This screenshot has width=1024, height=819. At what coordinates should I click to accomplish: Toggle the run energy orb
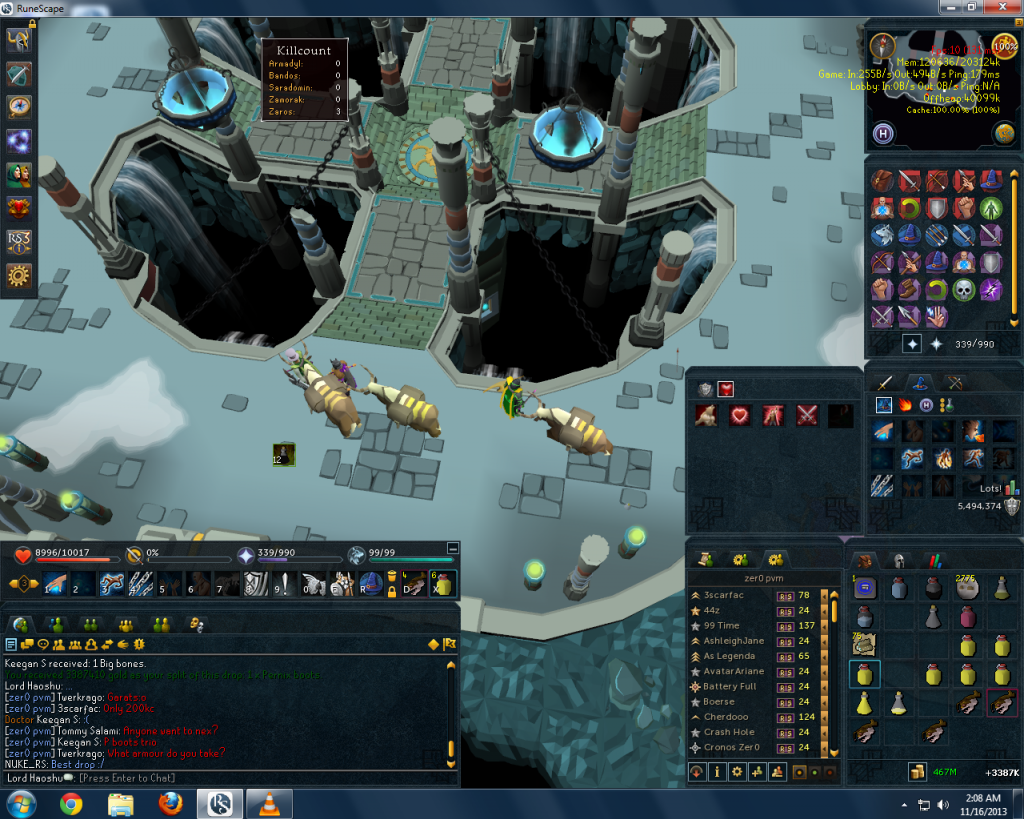click(x=1004, y=47)
